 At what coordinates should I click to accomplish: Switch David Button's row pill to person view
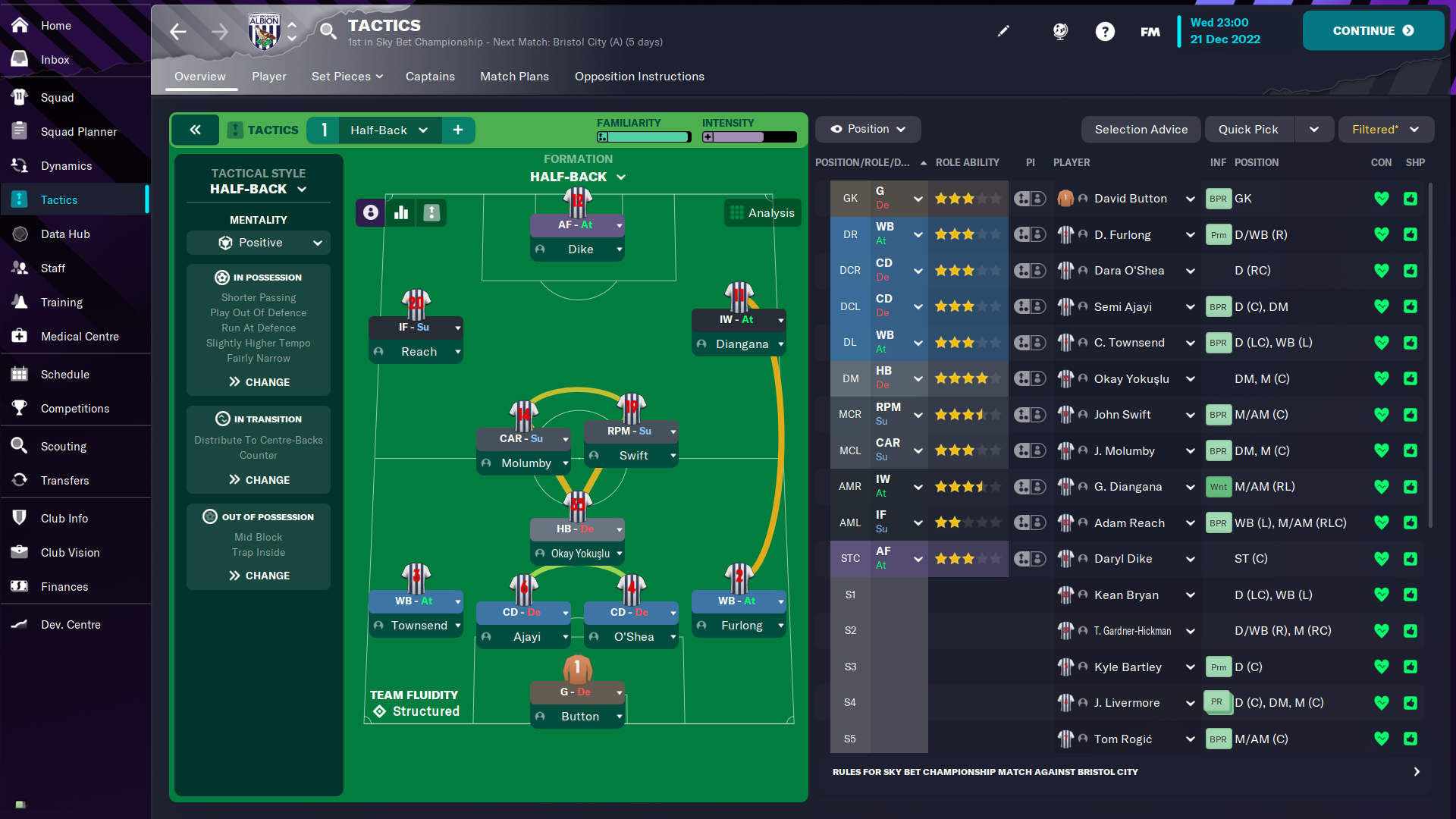click(x=1037, y=198)
